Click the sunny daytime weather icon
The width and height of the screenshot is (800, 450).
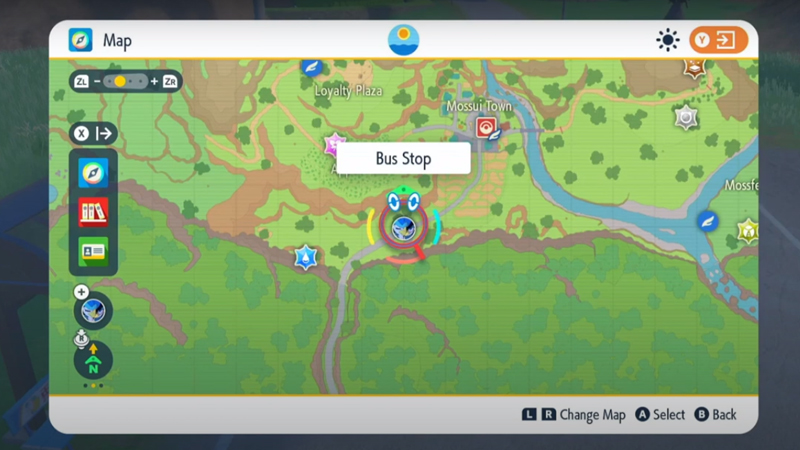click(667, 40)
